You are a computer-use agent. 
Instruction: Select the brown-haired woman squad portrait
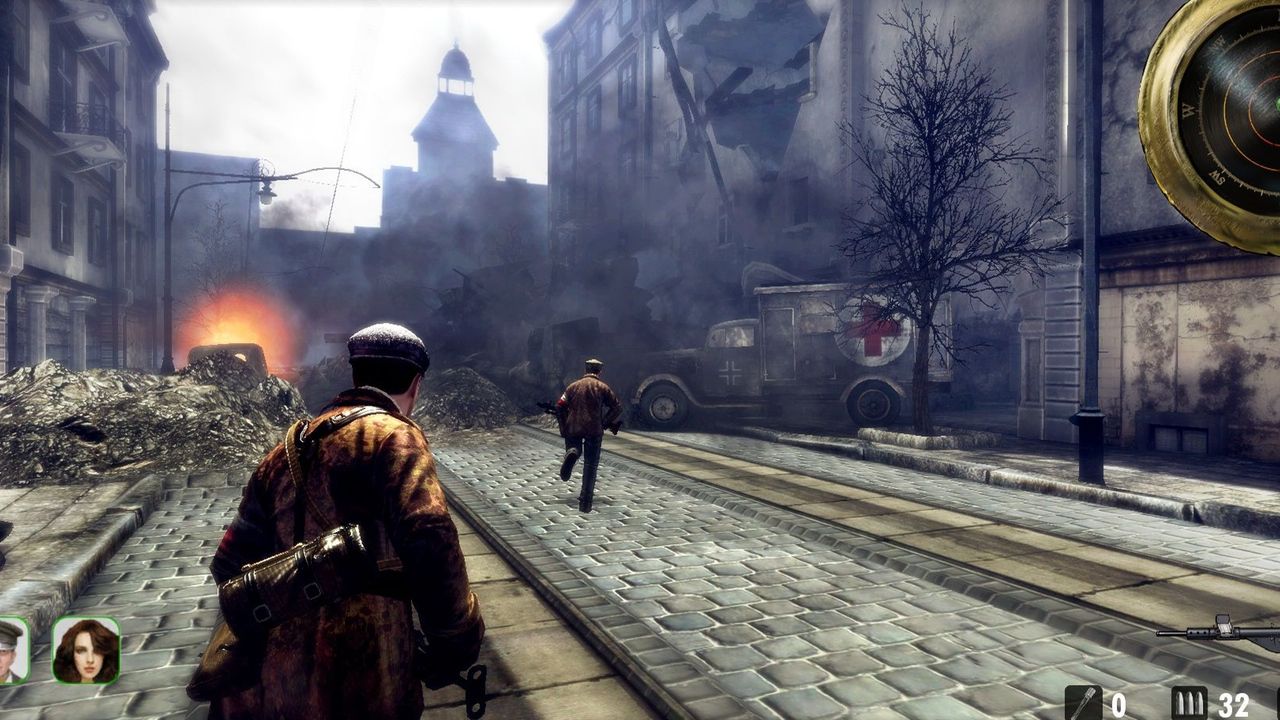click(x=86, y=650)
